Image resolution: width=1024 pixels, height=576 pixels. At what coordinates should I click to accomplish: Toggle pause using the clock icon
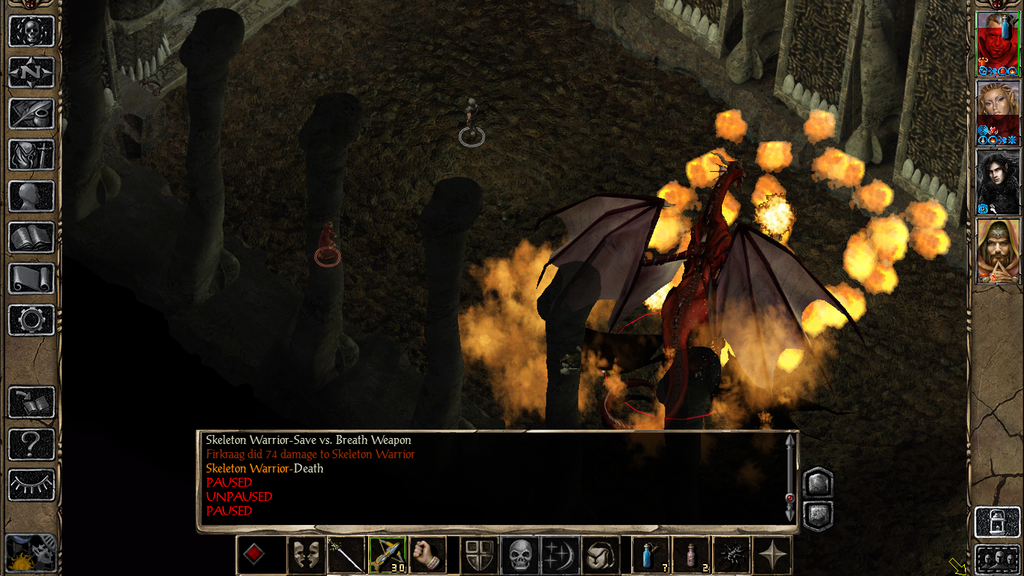(31, 553)
